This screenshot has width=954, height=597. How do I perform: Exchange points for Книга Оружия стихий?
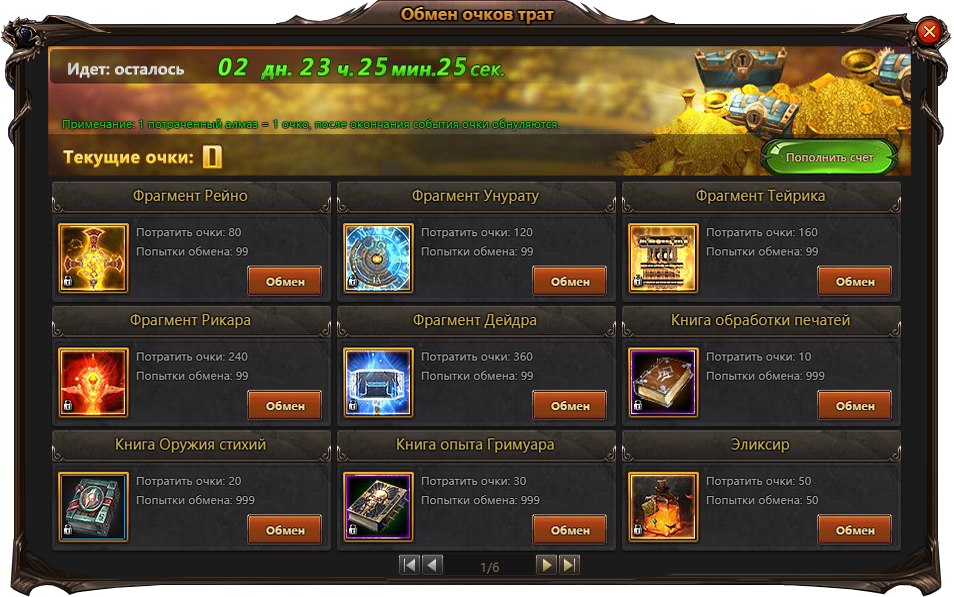pos(285,530)
